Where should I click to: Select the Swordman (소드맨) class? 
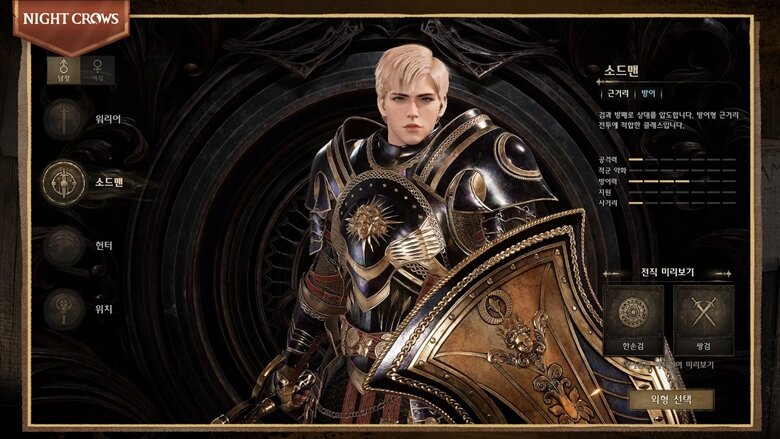[64, 182]
